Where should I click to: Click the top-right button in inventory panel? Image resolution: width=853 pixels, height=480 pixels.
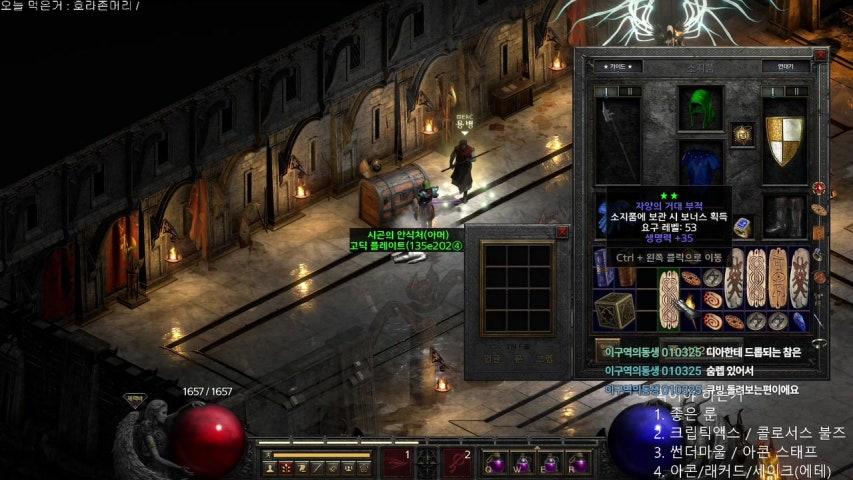[x=783, y=67]
